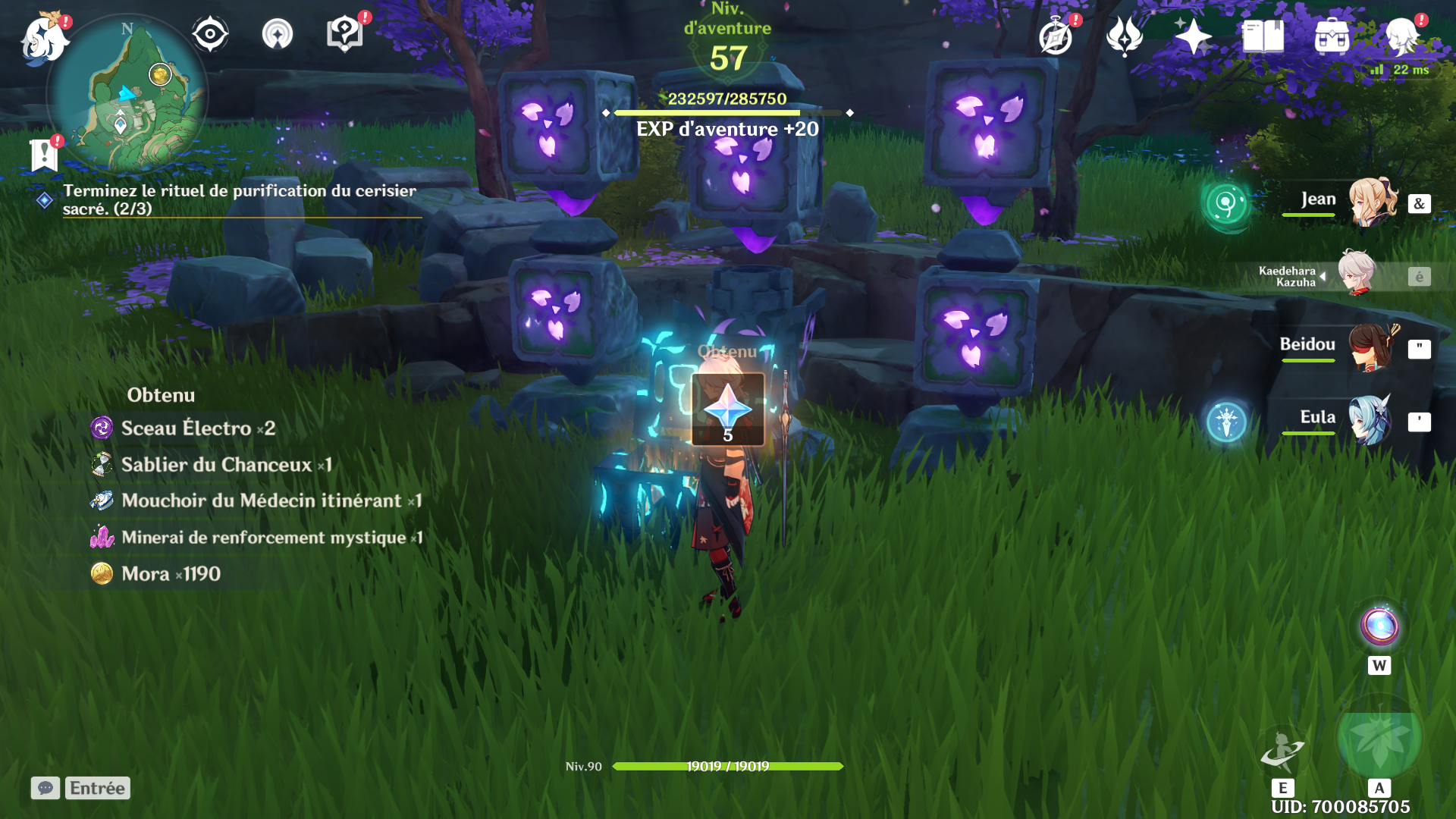The height and width of the screenshot is (819, 1456).
Task: Activate Kazuha's green elemental burst
Action: click(1379, 739)
